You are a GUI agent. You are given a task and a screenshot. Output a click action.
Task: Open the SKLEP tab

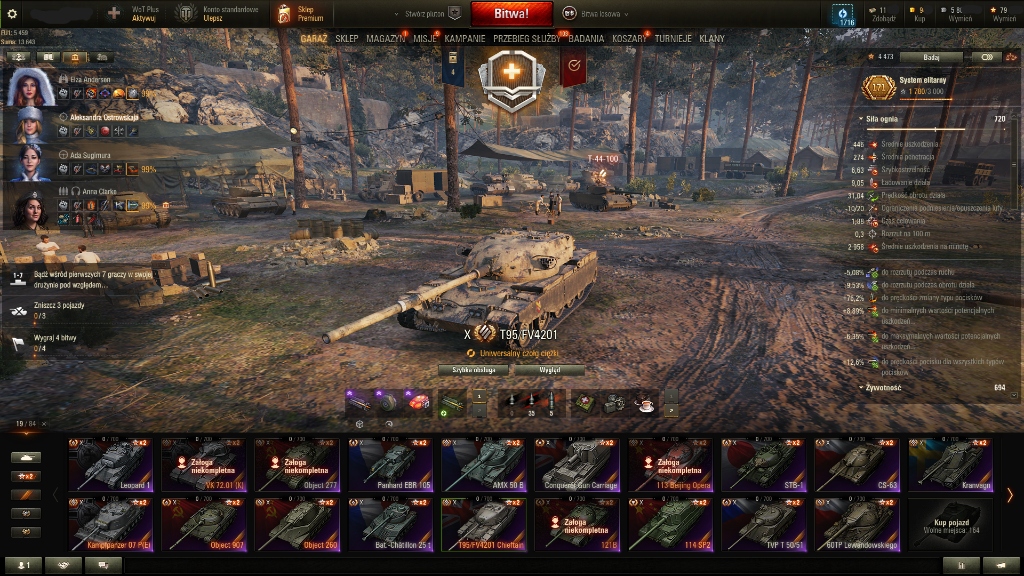[347, 38]
